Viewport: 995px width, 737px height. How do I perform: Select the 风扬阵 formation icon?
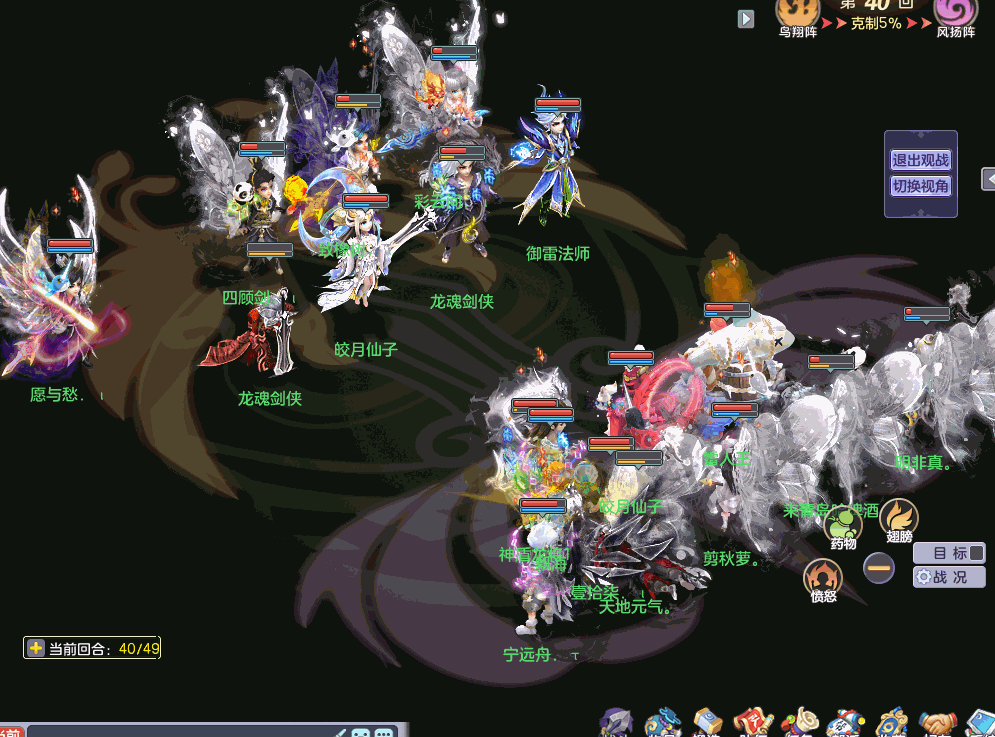(x=955, y=12)
